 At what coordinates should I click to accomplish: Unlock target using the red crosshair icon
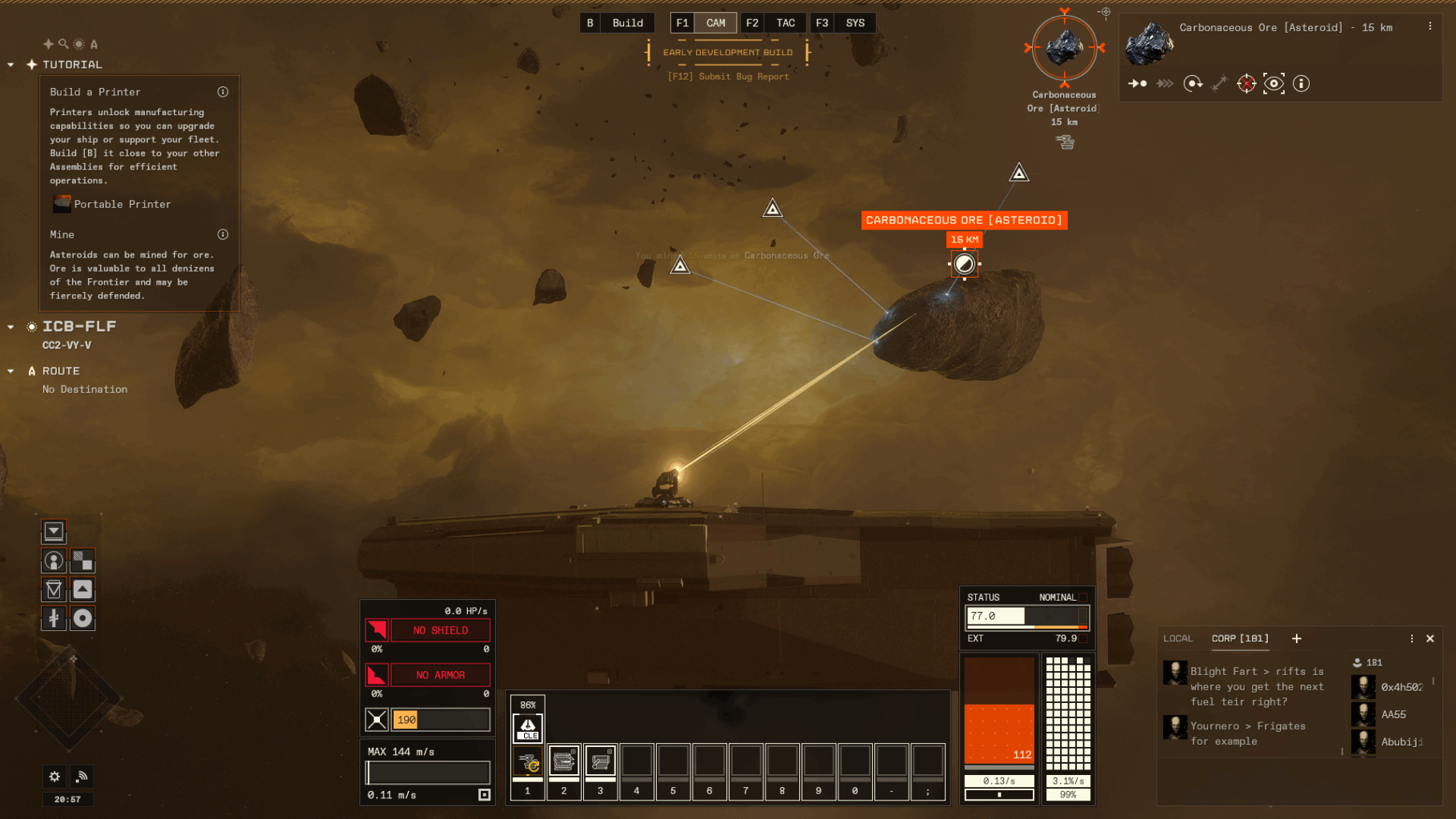tap(1246, 83)
